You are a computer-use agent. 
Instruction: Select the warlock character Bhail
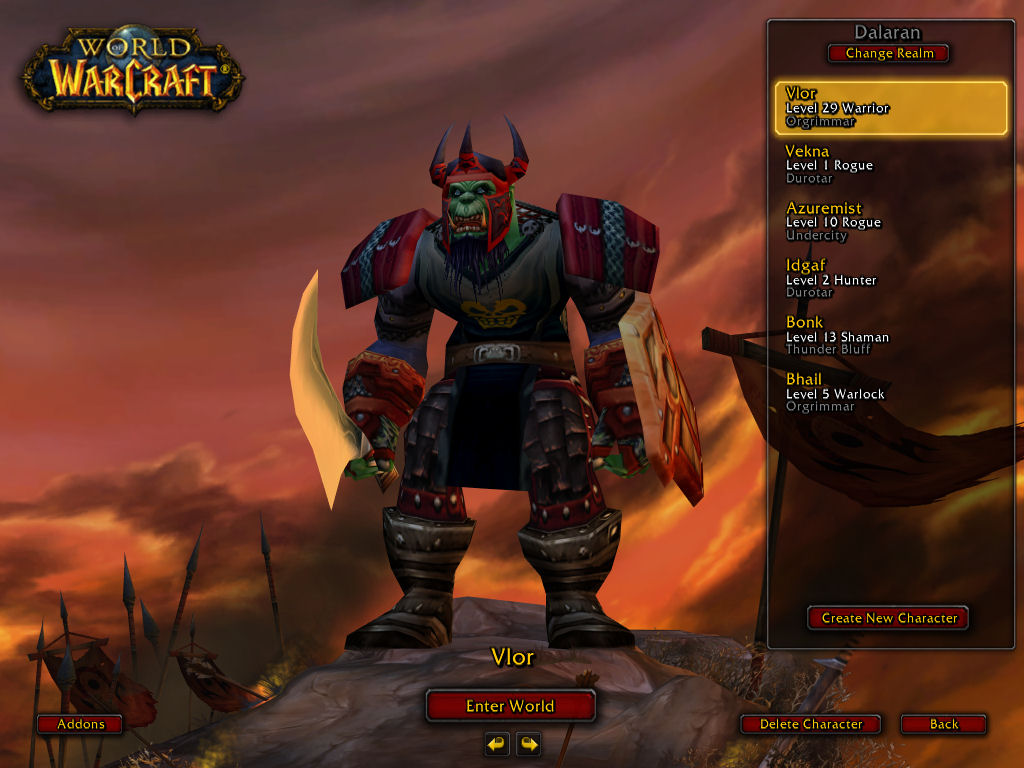[x=890, y=393]
